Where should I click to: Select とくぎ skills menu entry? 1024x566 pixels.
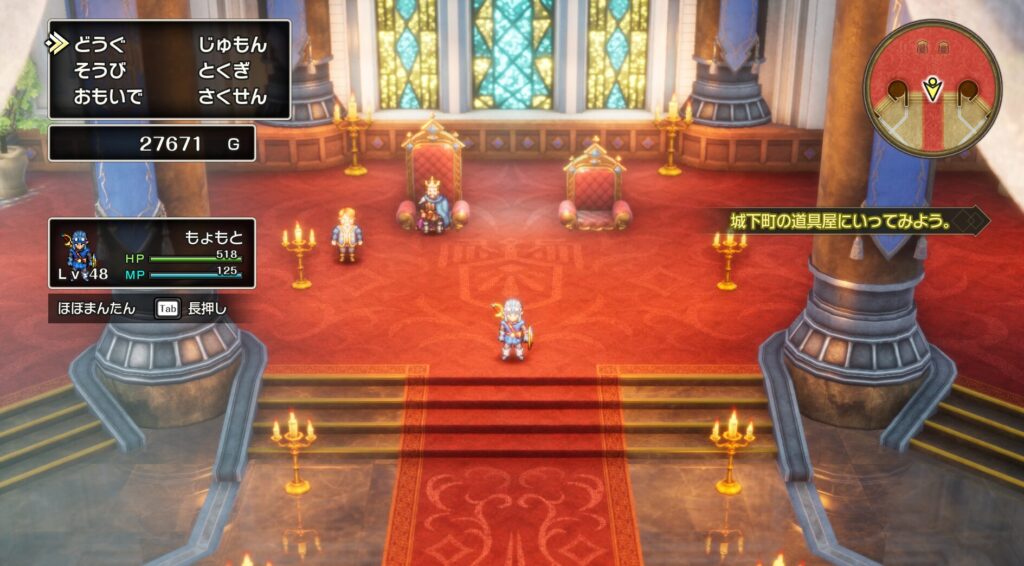225,71
